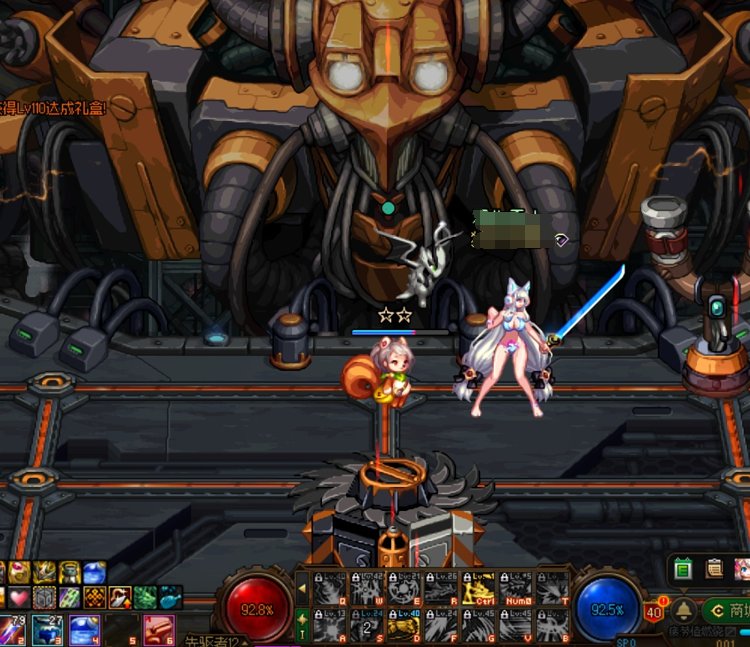Click the golden bell notification icon
This screenshot has width=750, height=647.
[684, 610]
